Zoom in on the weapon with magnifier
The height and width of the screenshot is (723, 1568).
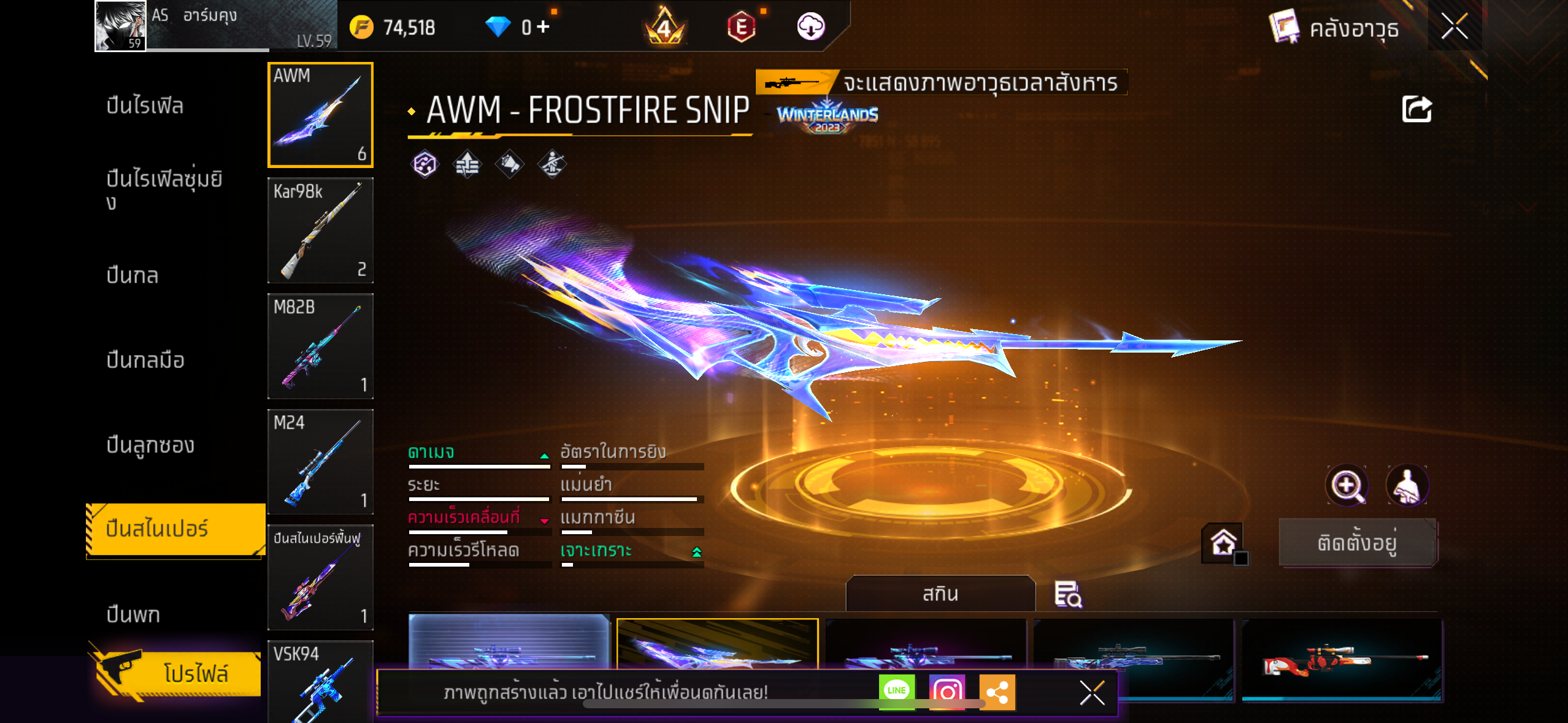[1346, 485]
